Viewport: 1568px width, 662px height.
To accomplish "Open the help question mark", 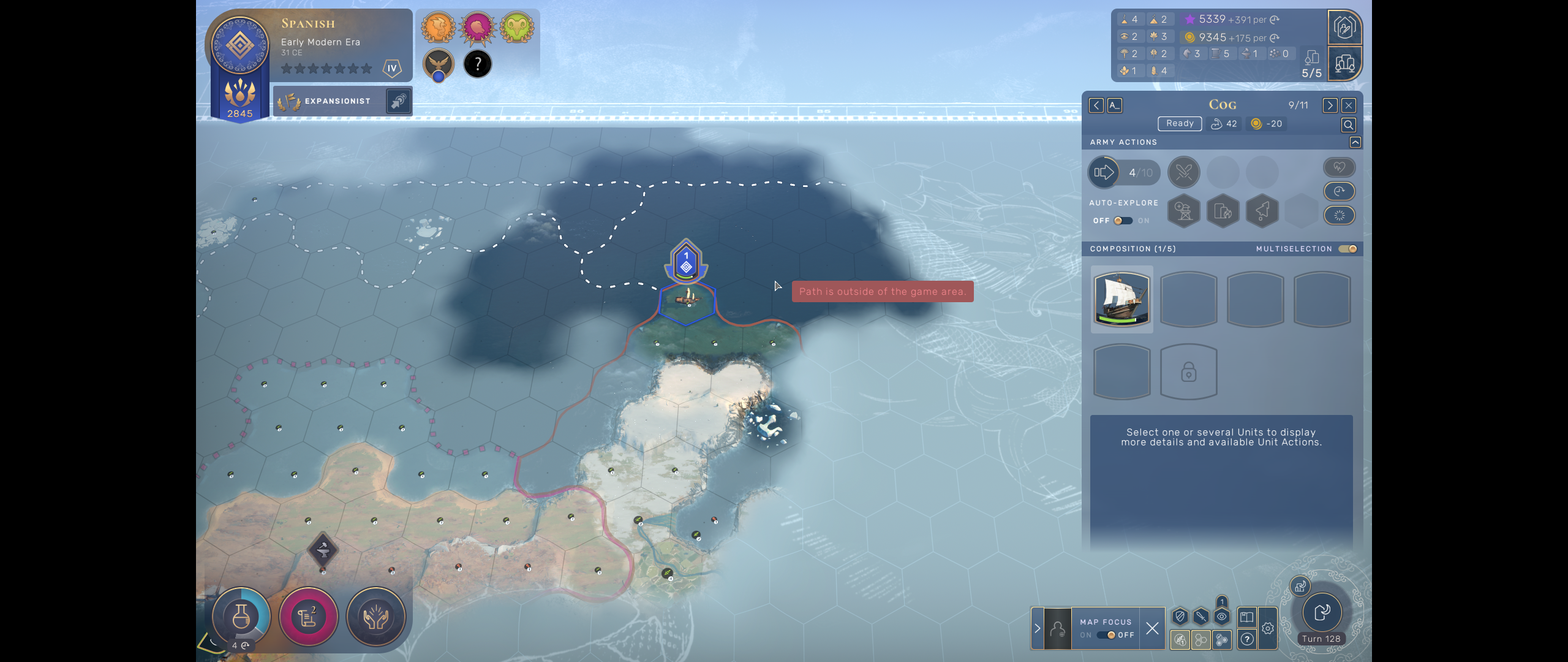I will (x=1247, y=639).
